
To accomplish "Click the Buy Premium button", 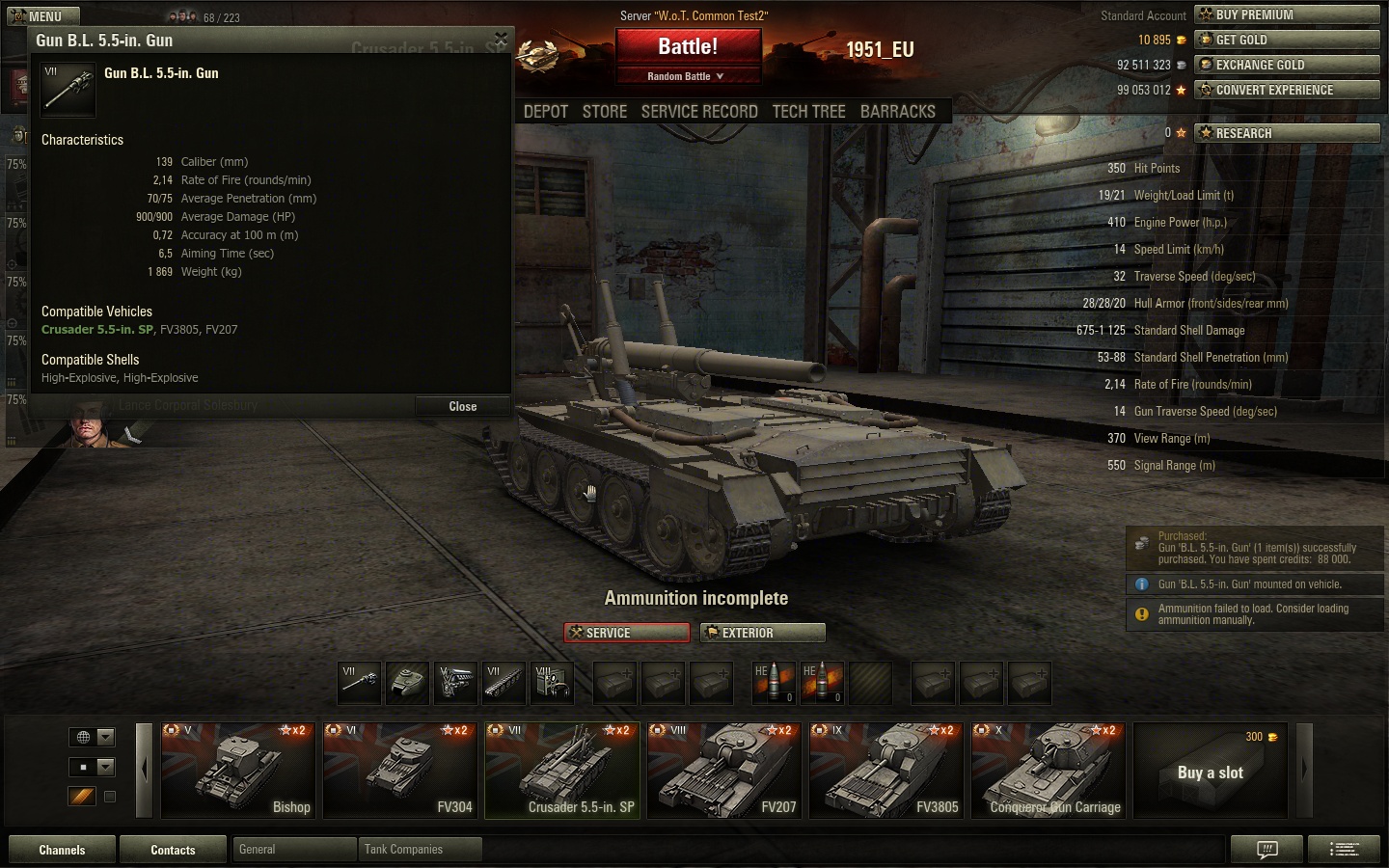I will [x=1287, y=14].
